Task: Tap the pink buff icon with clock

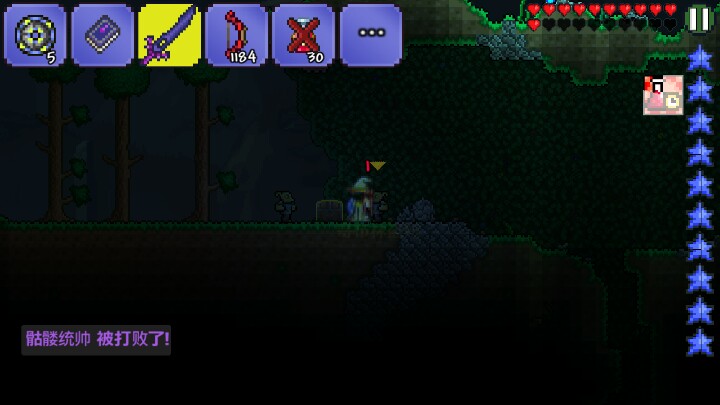Action: [x=663, y=95]
